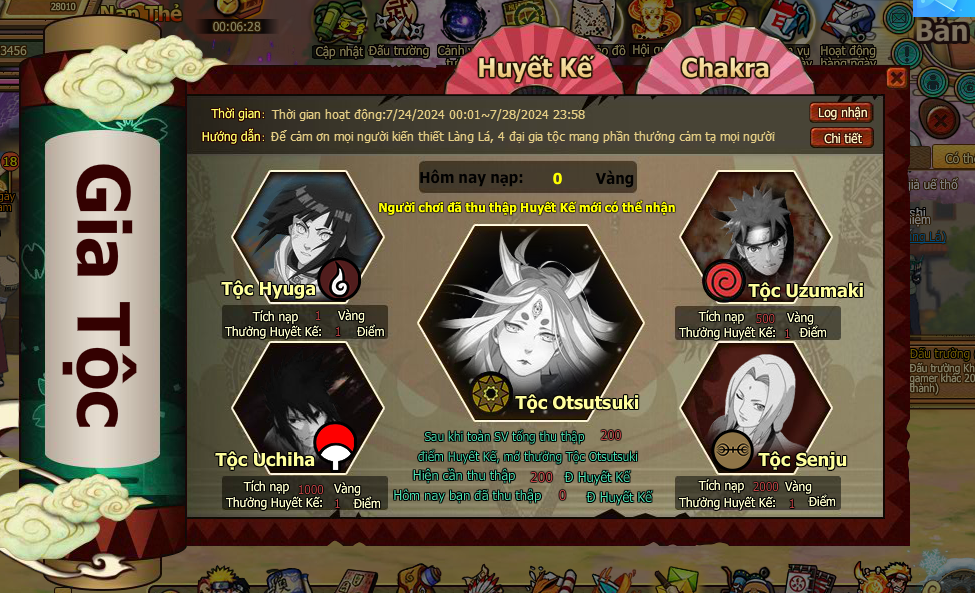Open the Cập nhật update icon

point(338,30)
